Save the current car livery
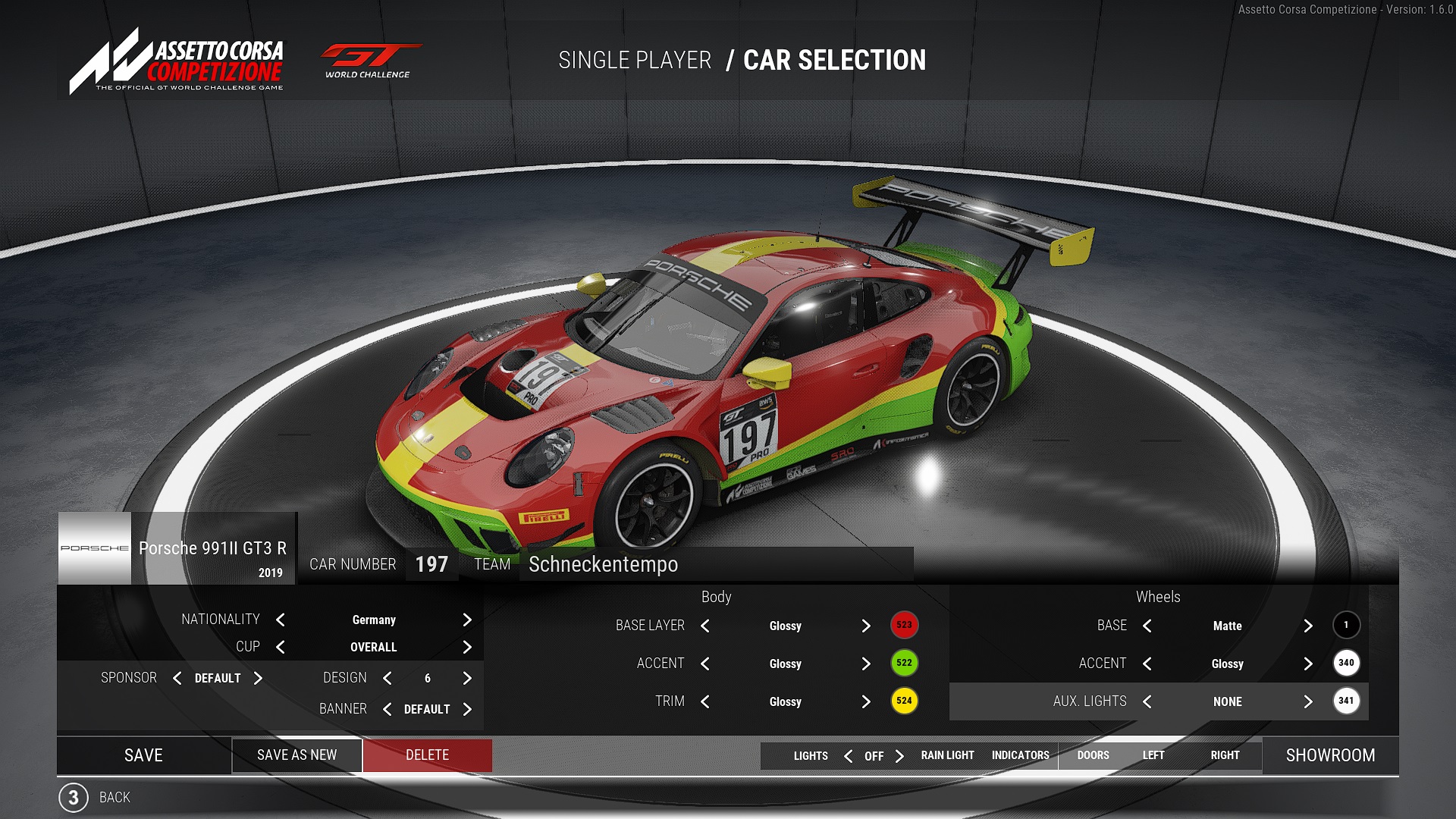 tap(143, 755)
